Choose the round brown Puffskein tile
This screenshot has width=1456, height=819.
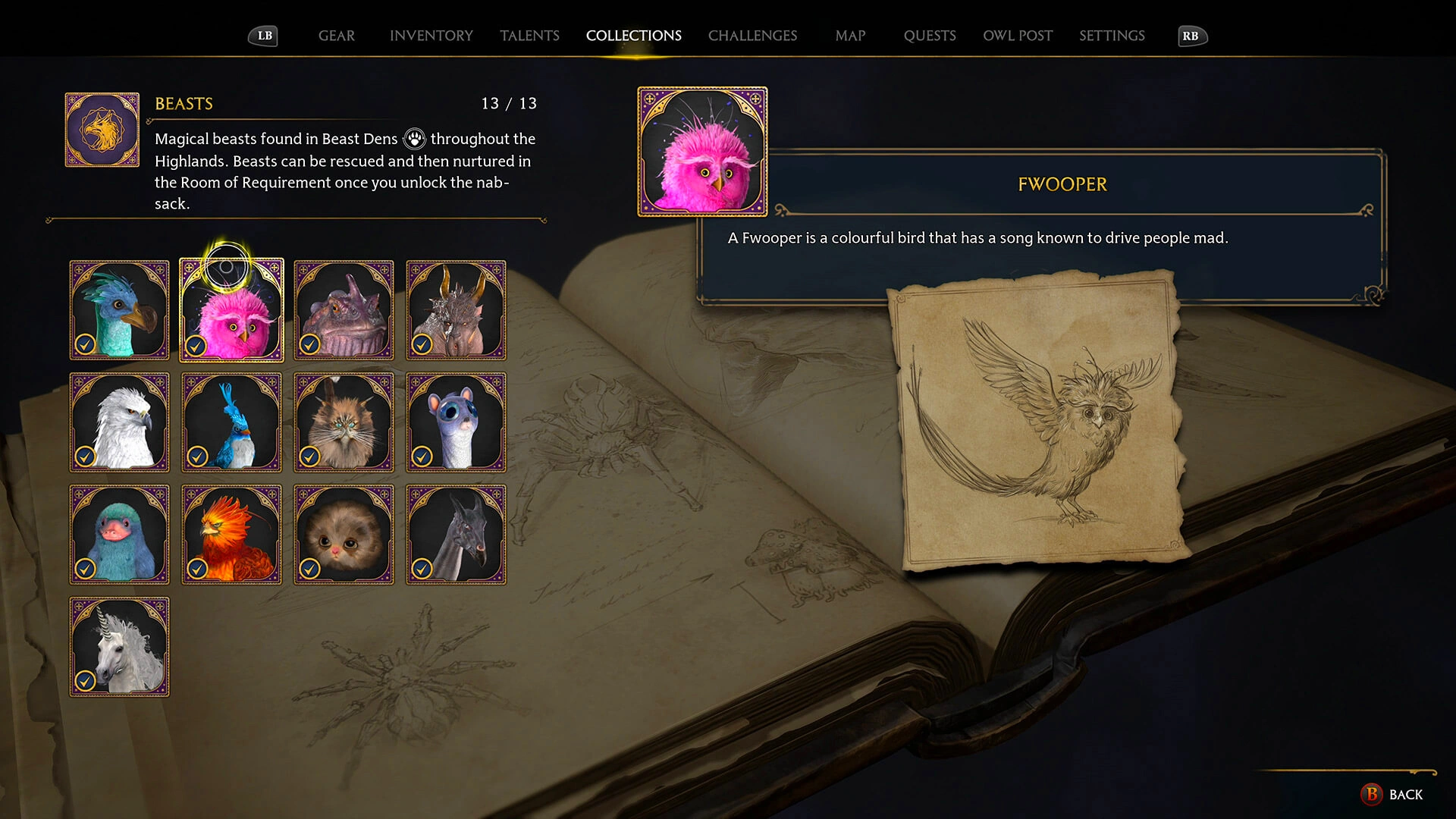344,535
